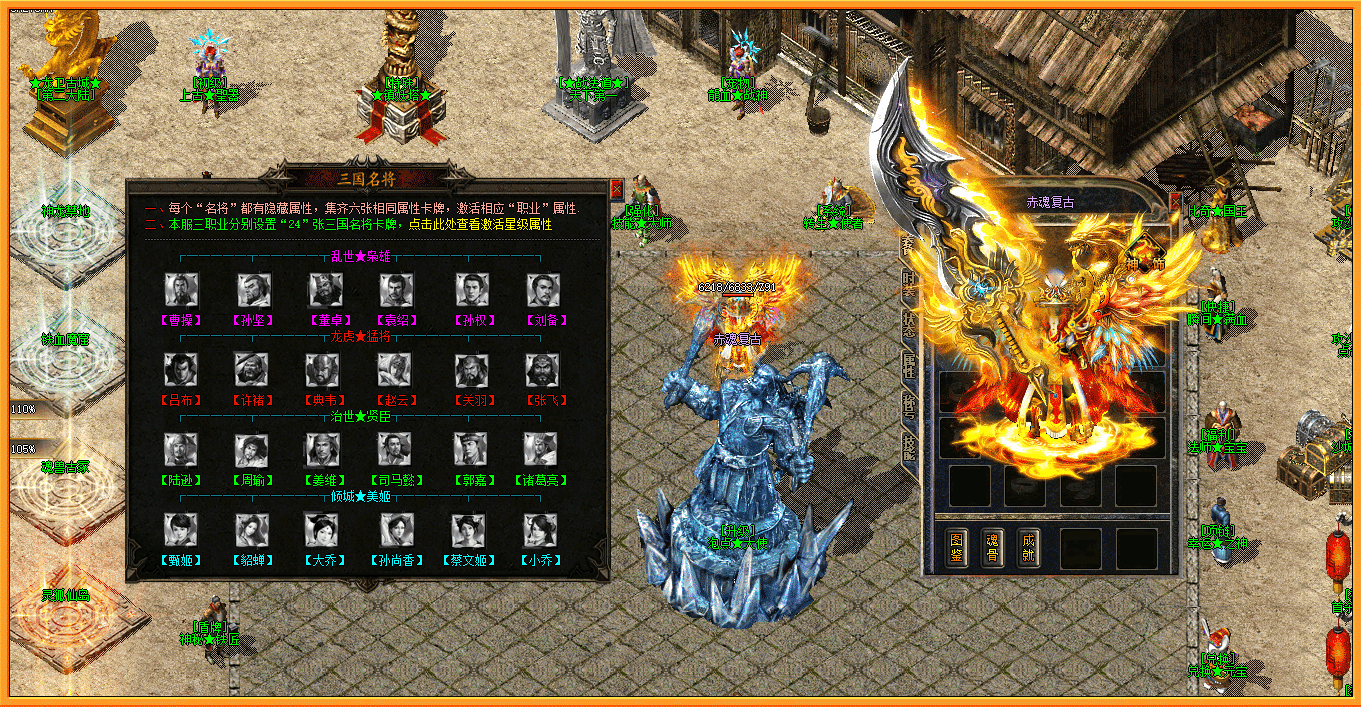
Task: Open the 图鉴 codex button
Action: (x=956, y=547)
